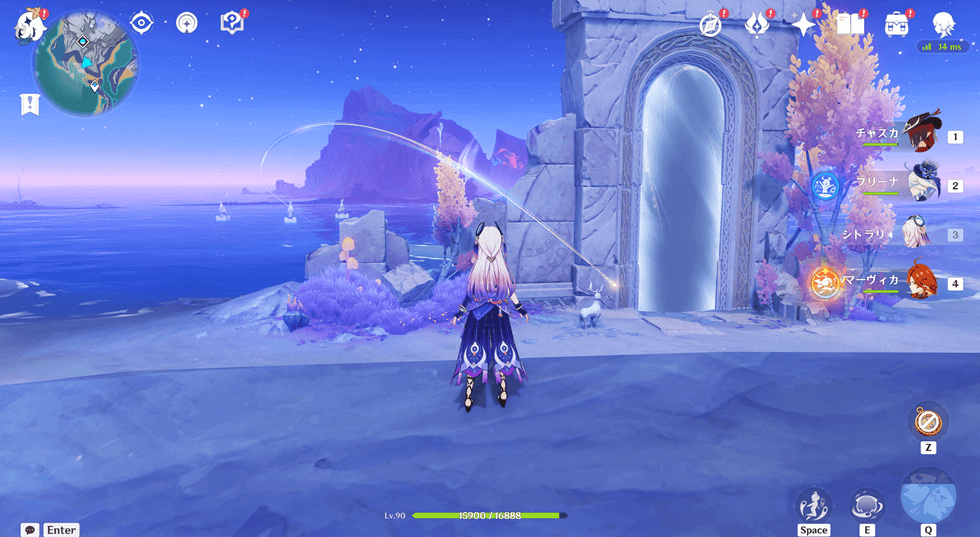The image size is (980, 537).
Task: Open the chat speech bubble icon
Action: click(30, 530)
